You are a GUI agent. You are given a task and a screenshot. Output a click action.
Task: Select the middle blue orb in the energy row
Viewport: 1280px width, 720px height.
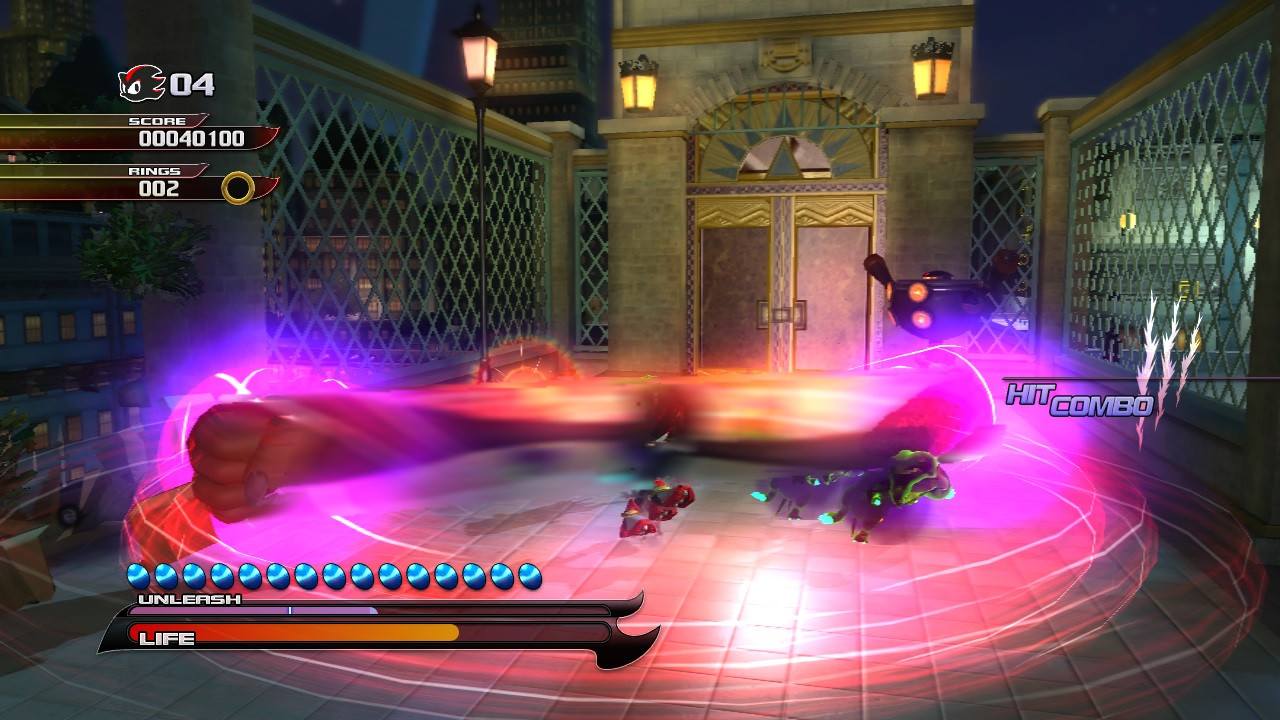332,574
